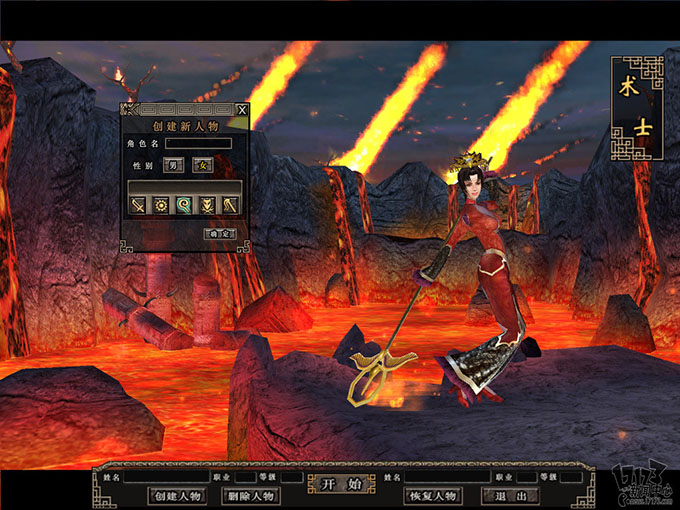Screen dimensions: 680x510
Task: Choose the teal spiral staff class icon
Action: (x=184, y=205)
